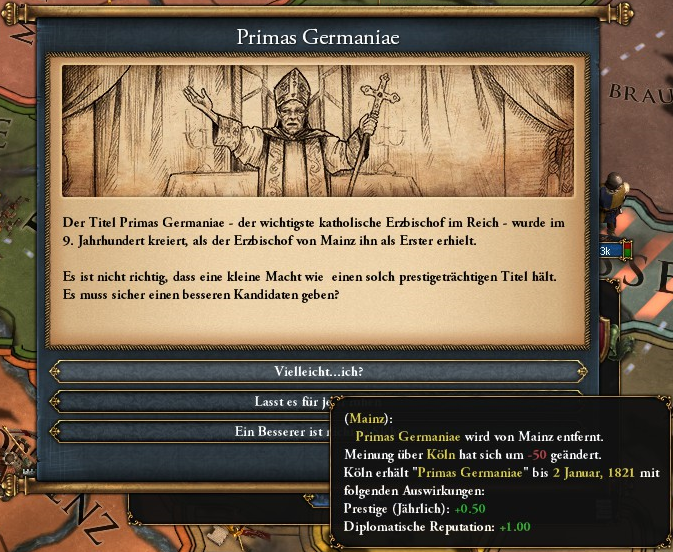Choose the "Vielleicht...ich?" event option
Image resolution: width=673 pixels, height=552 pixels.
[x=318, y=371]
